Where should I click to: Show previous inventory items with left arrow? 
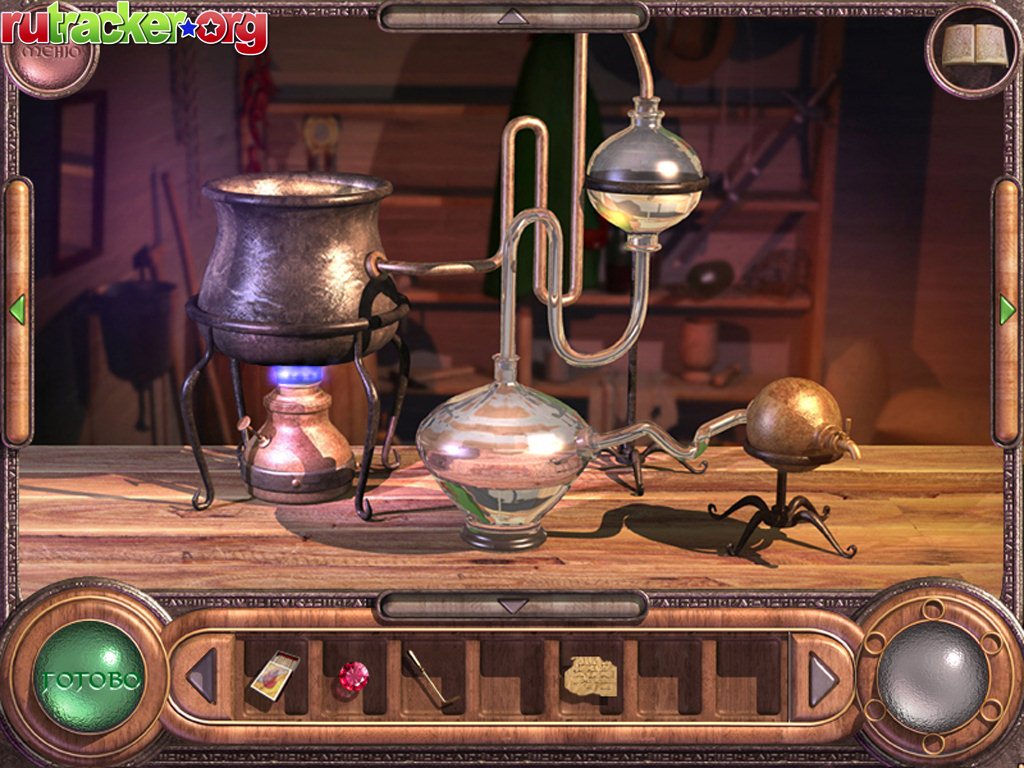[202, 677]
